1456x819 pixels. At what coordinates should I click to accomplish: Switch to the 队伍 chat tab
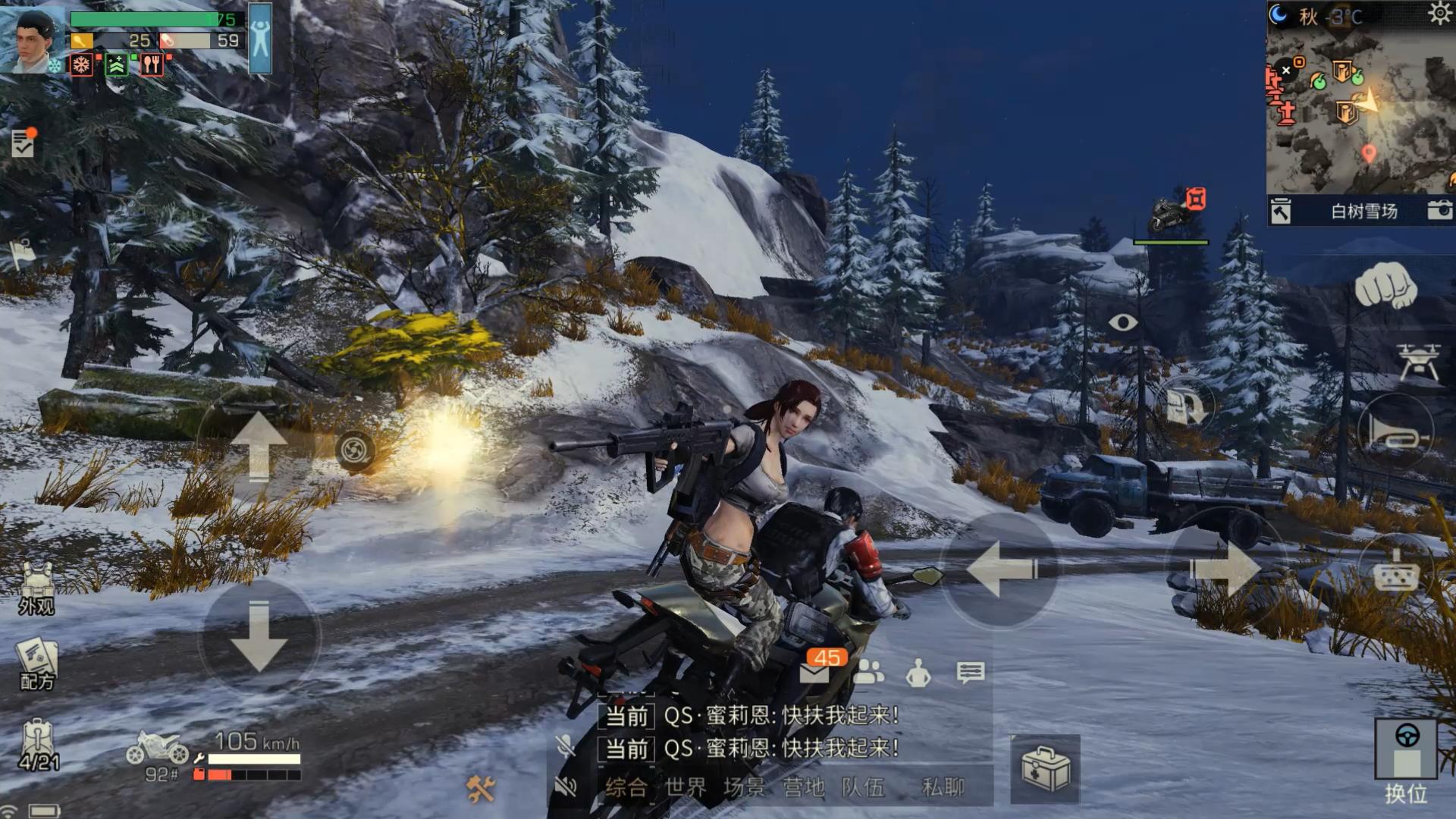click(x=863, y=787)
